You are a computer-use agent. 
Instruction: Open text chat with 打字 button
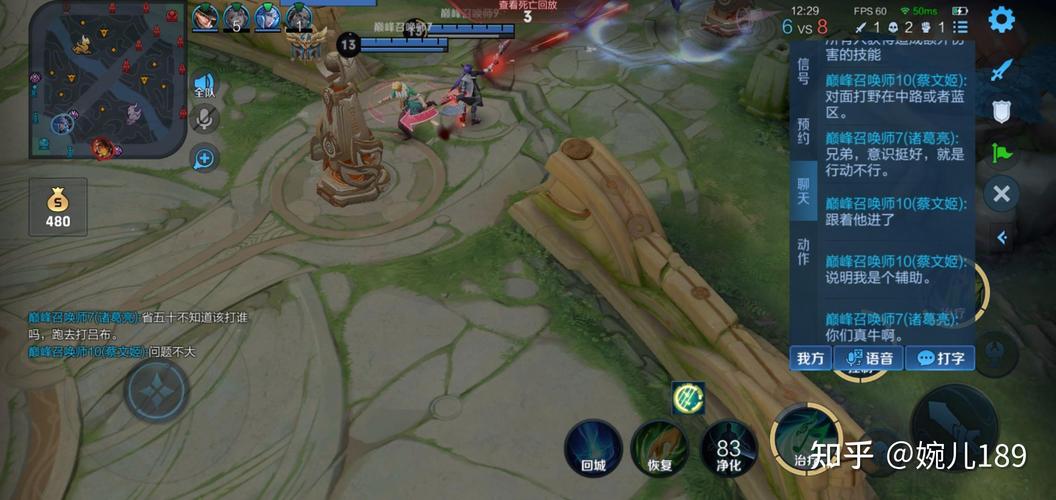[x=940, y=358]
